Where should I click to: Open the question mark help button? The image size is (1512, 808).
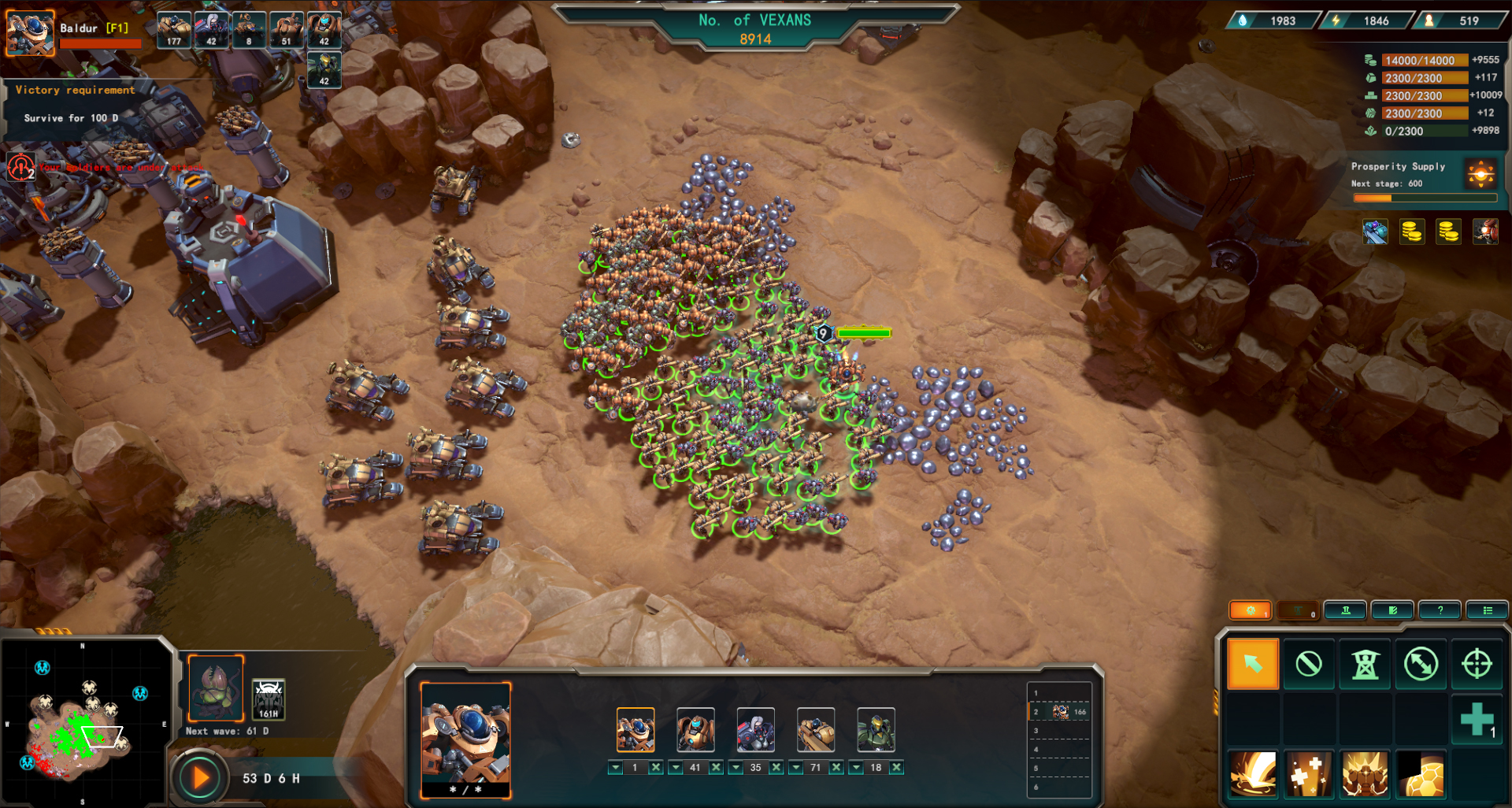(1440, 610)
